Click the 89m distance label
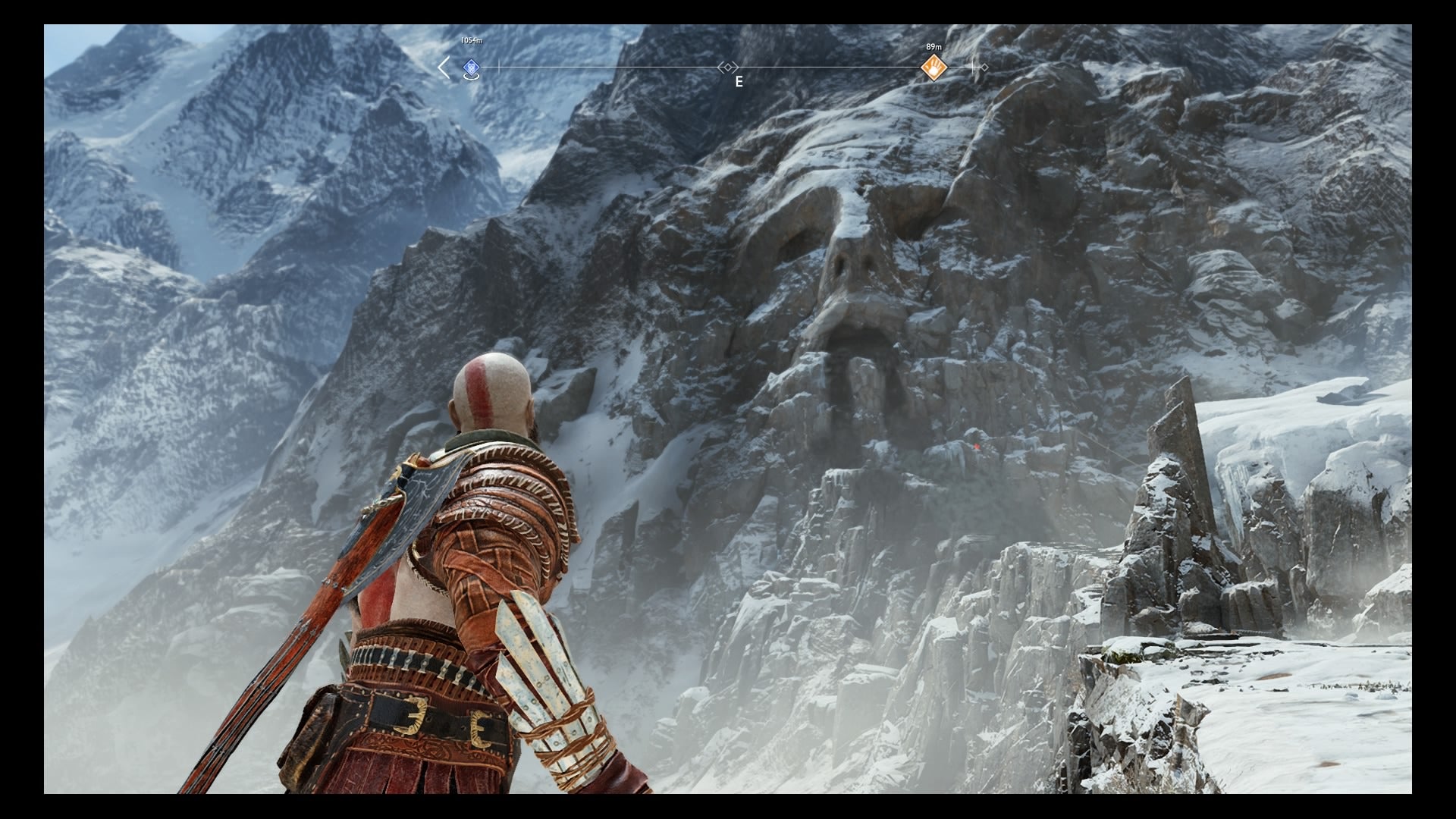 (934, 47)
